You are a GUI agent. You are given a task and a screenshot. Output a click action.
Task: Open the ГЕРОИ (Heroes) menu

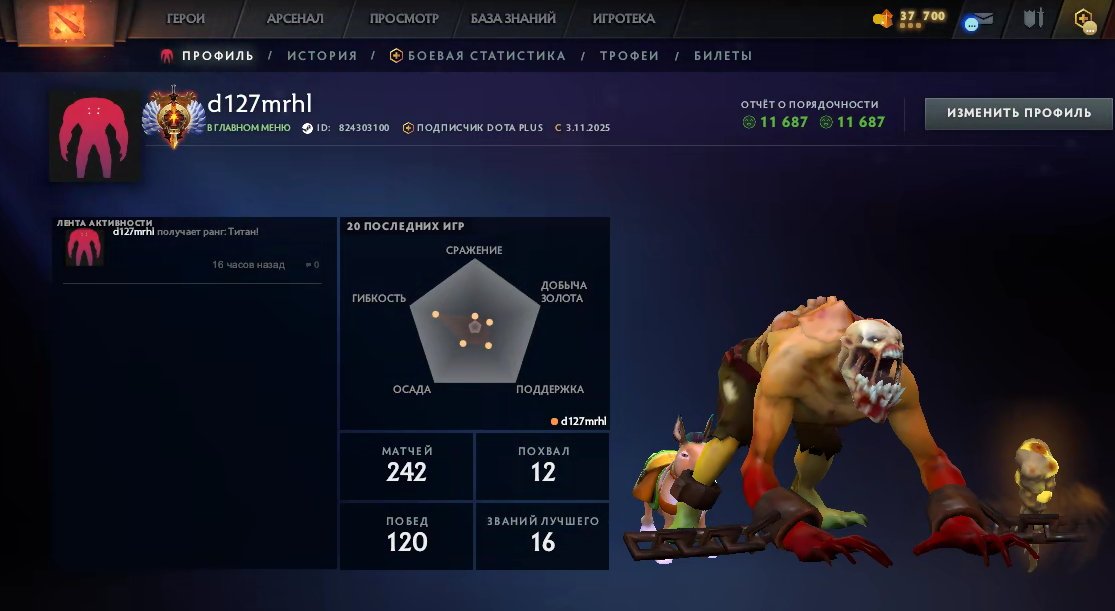(x=186, y=19)
